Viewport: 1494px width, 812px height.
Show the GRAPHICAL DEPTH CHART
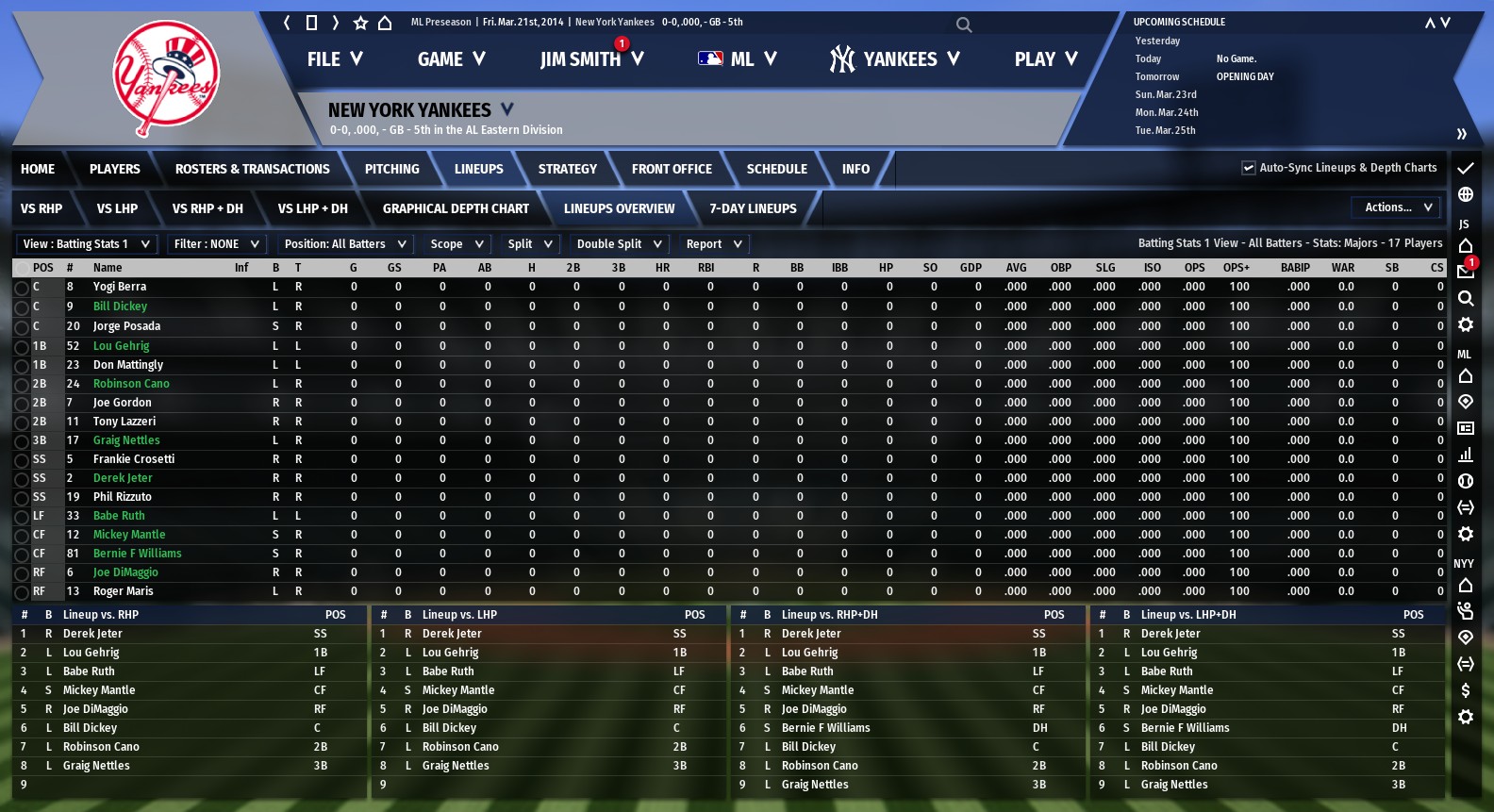coord(456,208)
